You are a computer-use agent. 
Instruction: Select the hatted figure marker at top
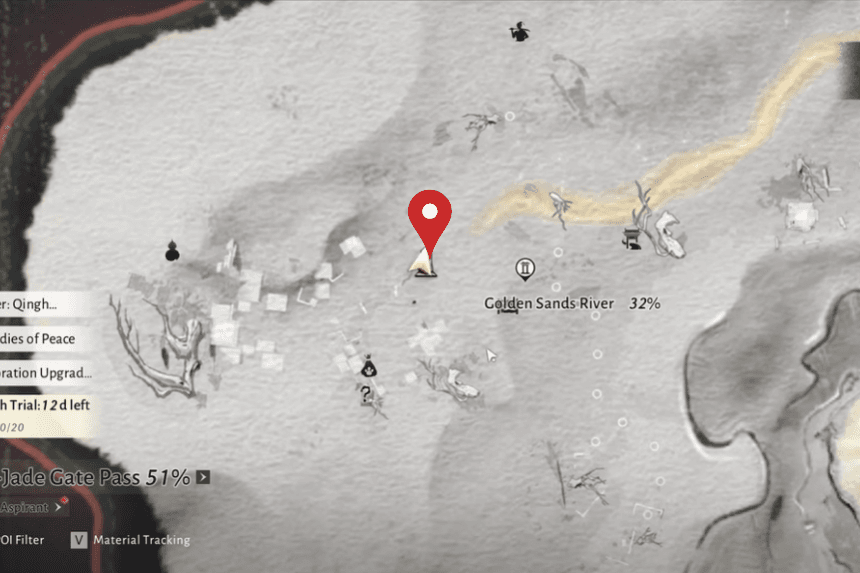point(519,33)
